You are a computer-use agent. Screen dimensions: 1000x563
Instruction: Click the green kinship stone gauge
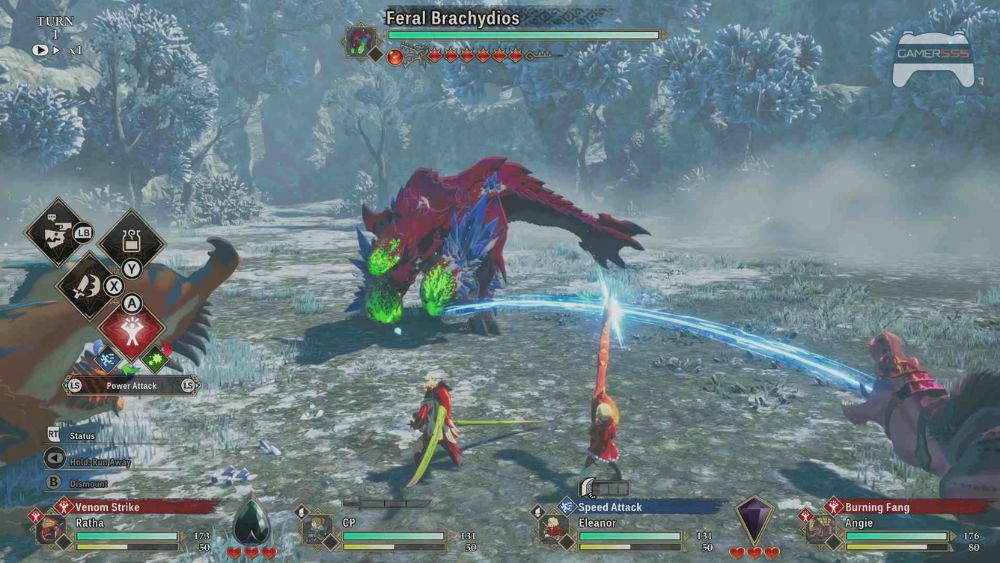pos(251,520)
